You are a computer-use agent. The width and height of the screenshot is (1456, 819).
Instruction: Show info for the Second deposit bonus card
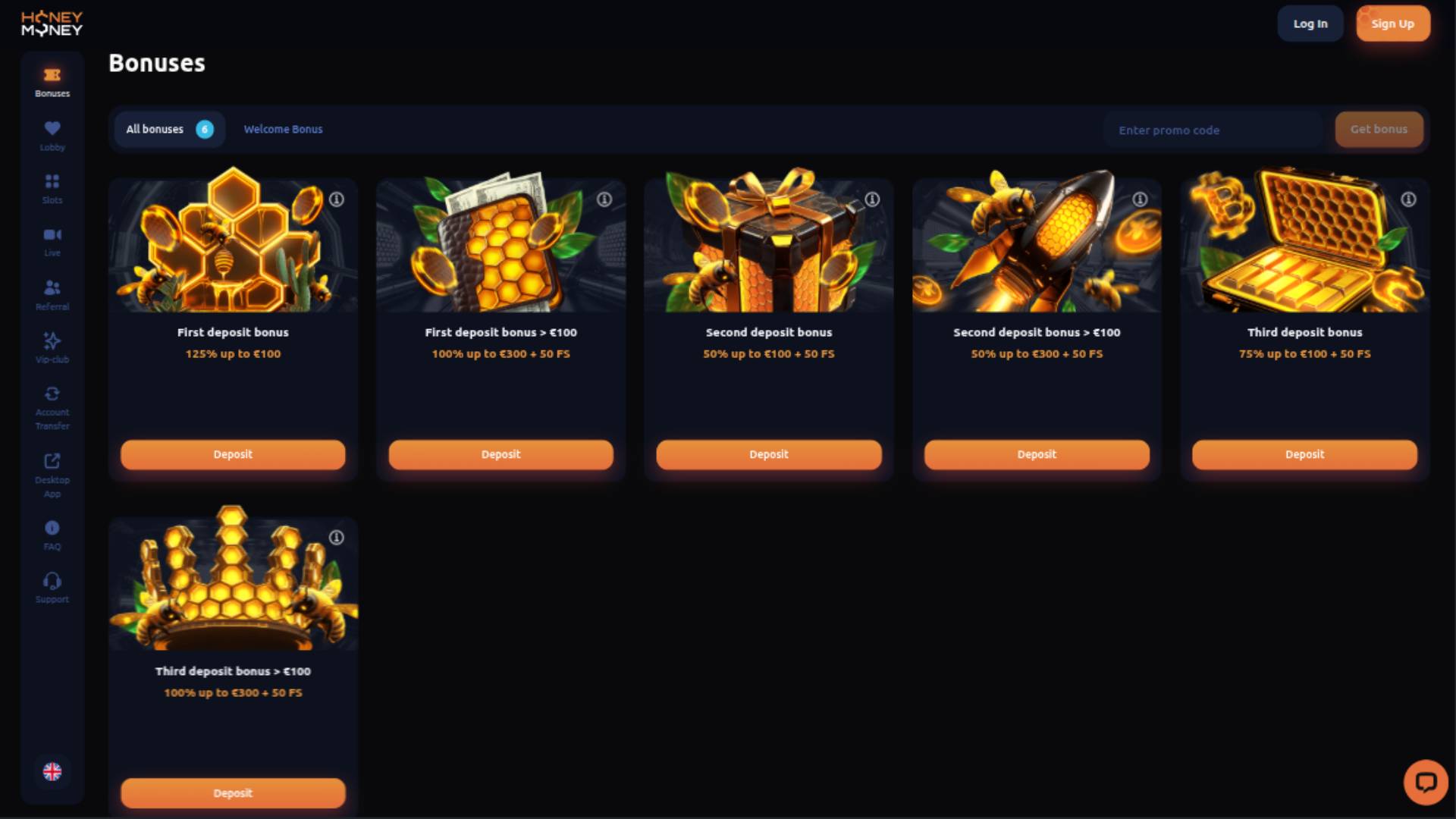[x=872, y=197]
